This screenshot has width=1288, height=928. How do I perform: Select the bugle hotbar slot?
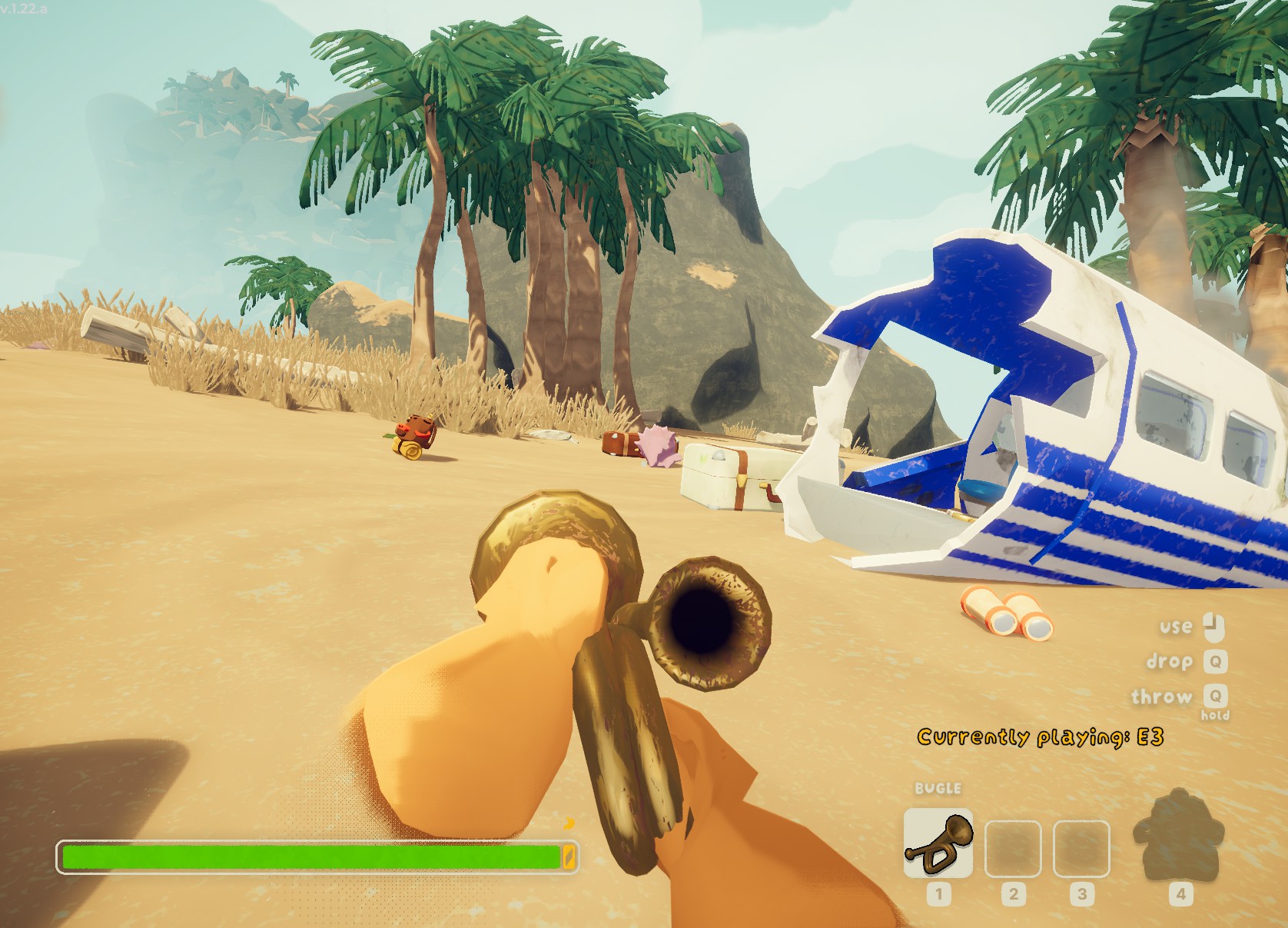[x=938, y=843]
